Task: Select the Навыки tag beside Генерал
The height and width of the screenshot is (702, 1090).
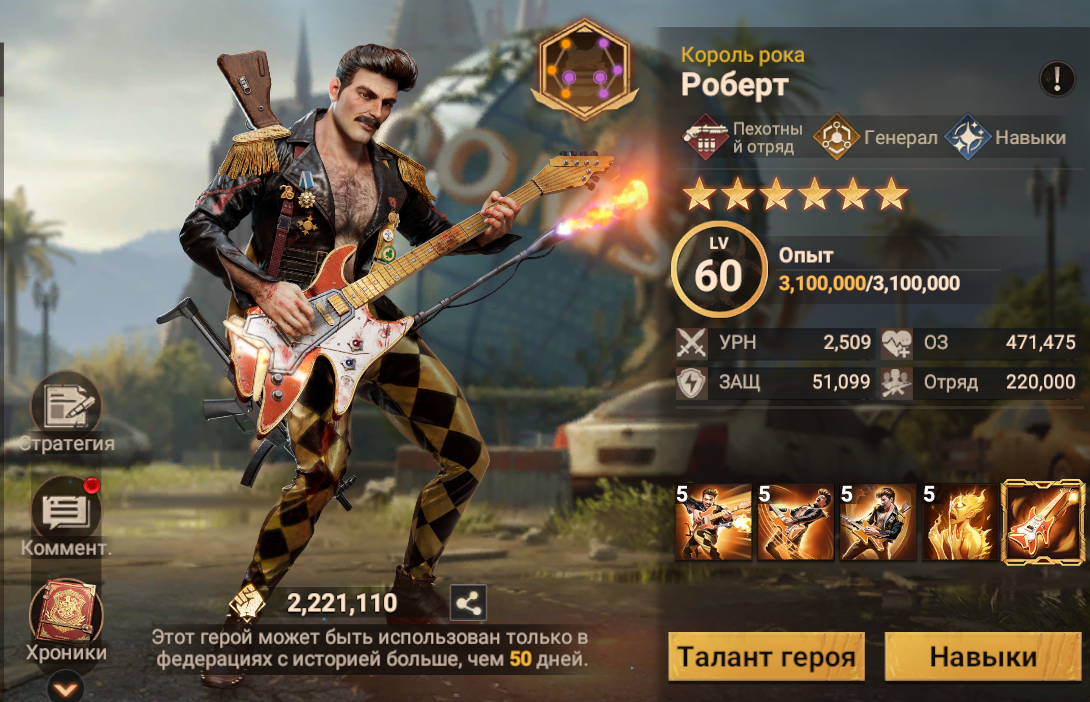Action: 1006,138
